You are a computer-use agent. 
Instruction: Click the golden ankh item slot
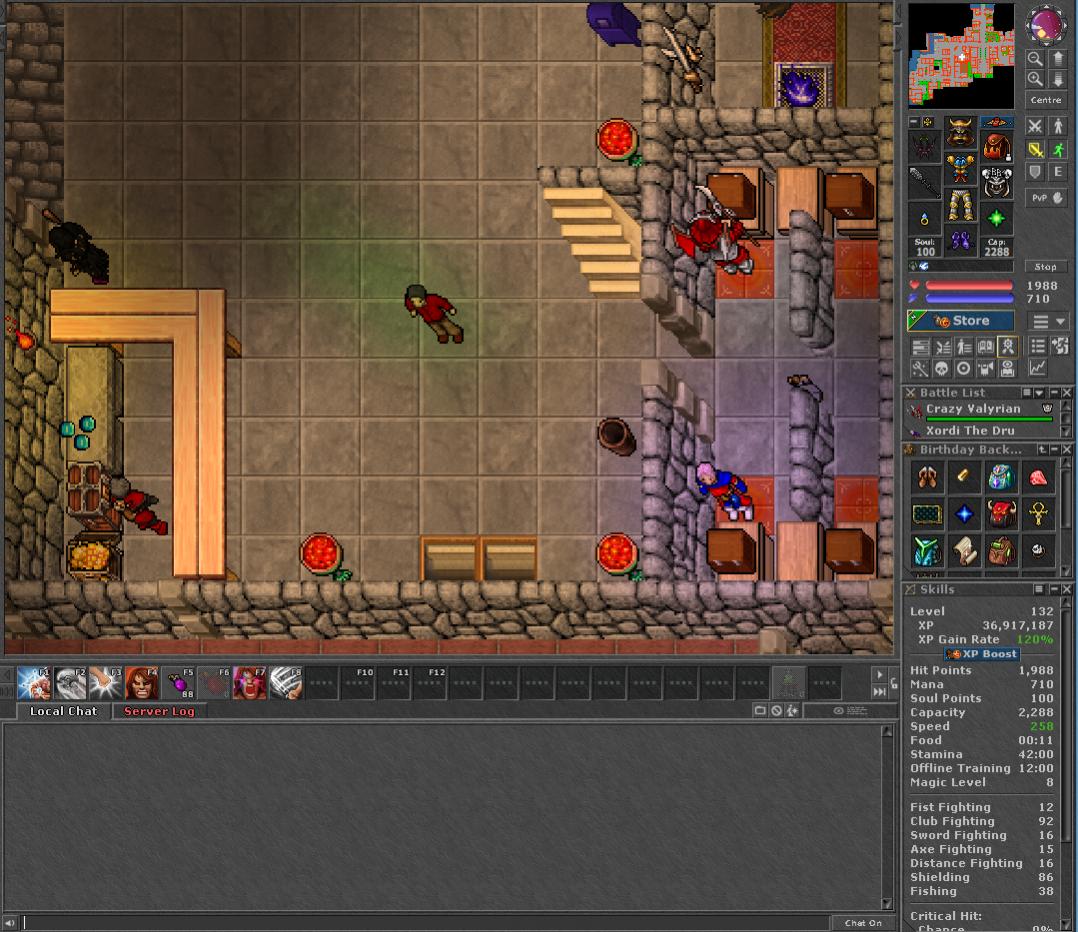[x=1039, y=514]
